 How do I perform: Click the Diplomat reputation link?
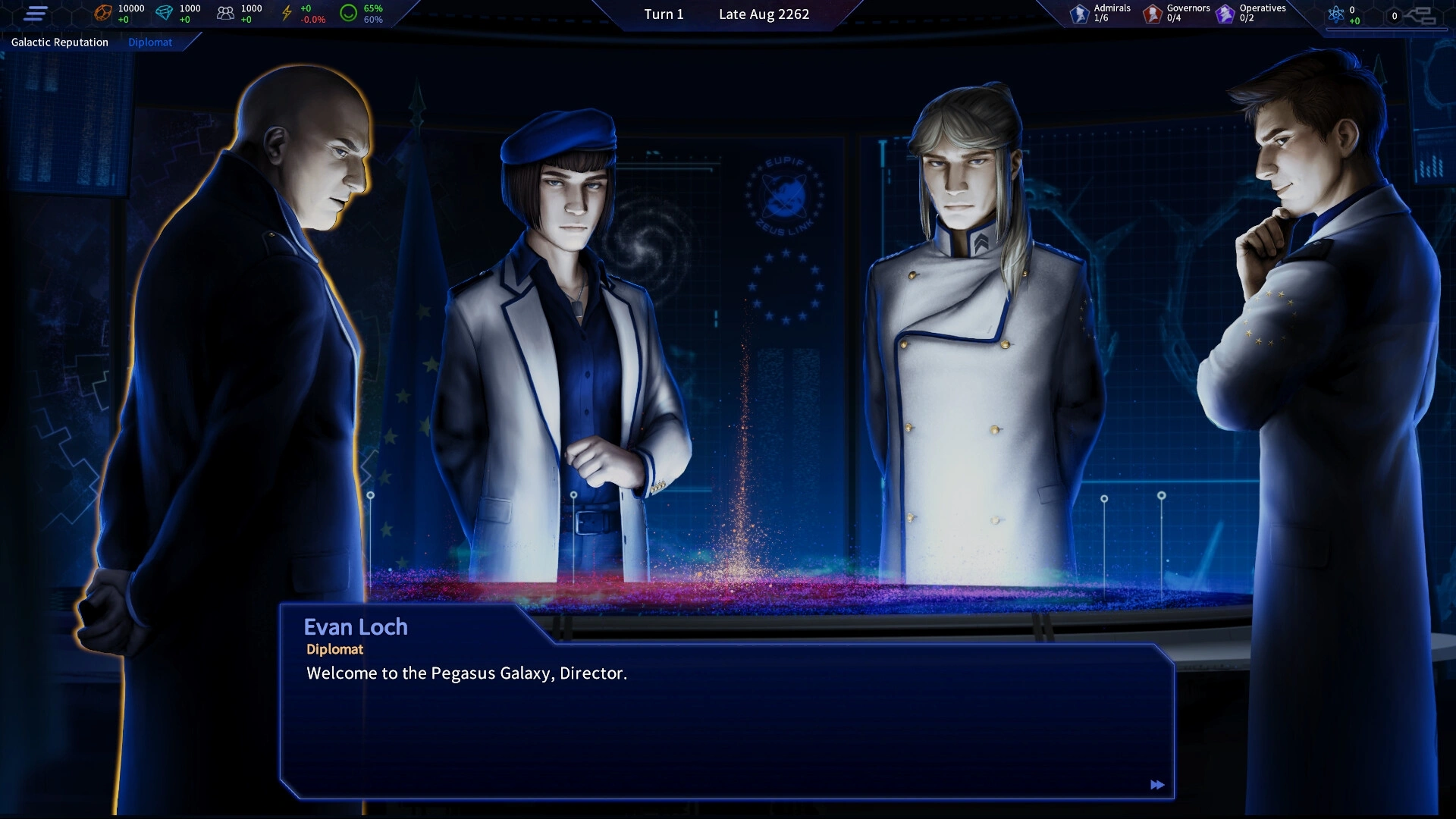point(150,42)
